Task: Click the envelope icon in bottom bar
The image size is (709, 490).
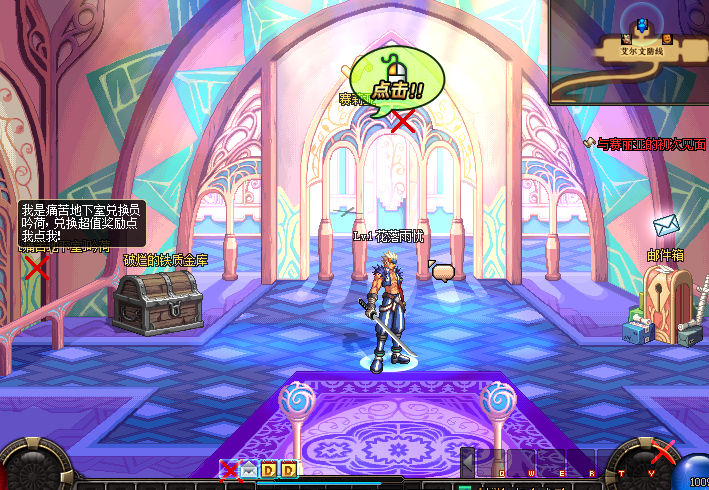Action: tap(248, 469)
